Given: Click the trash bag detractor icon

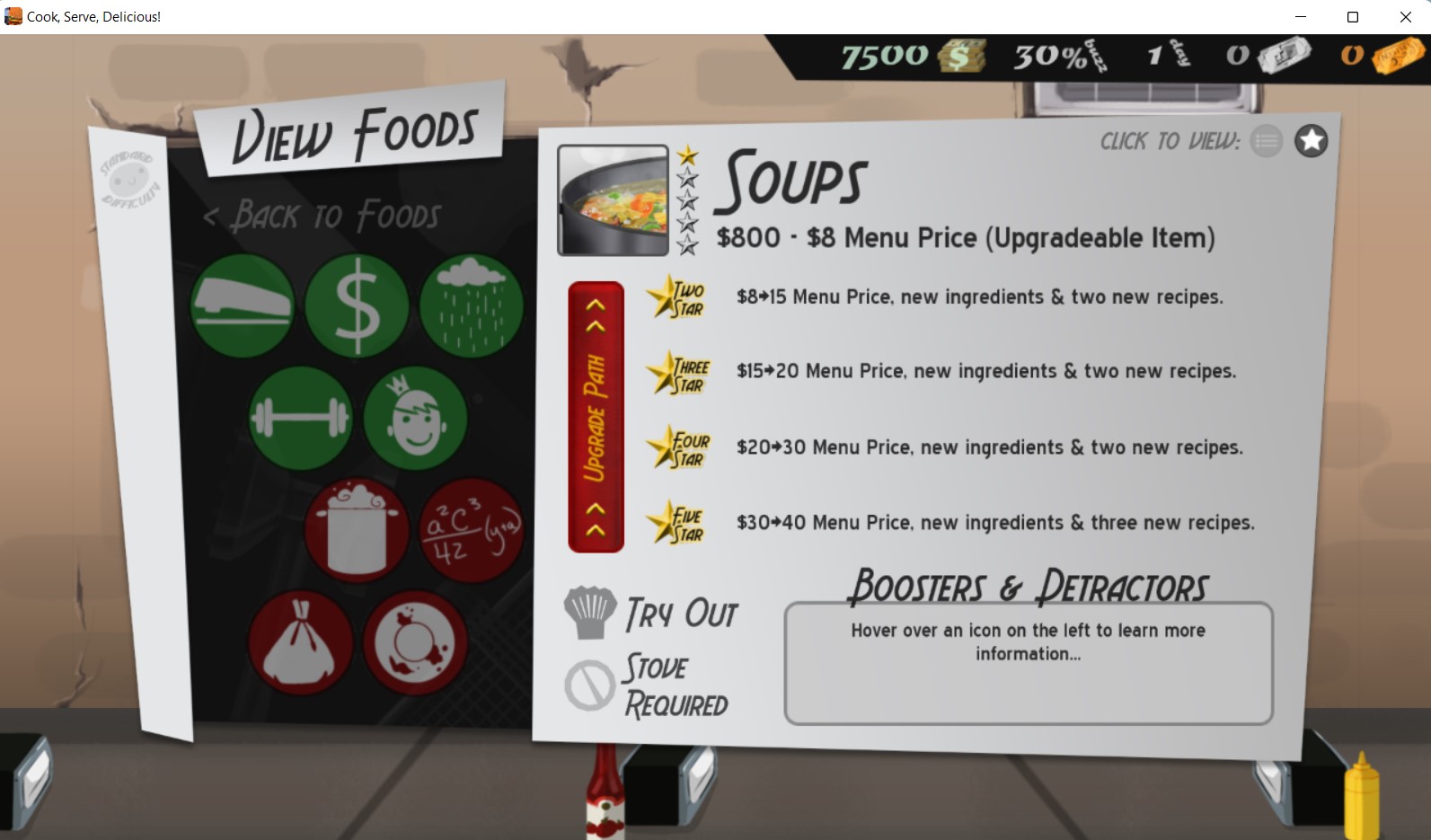Looking at the screenshot, I should point(299,641).
